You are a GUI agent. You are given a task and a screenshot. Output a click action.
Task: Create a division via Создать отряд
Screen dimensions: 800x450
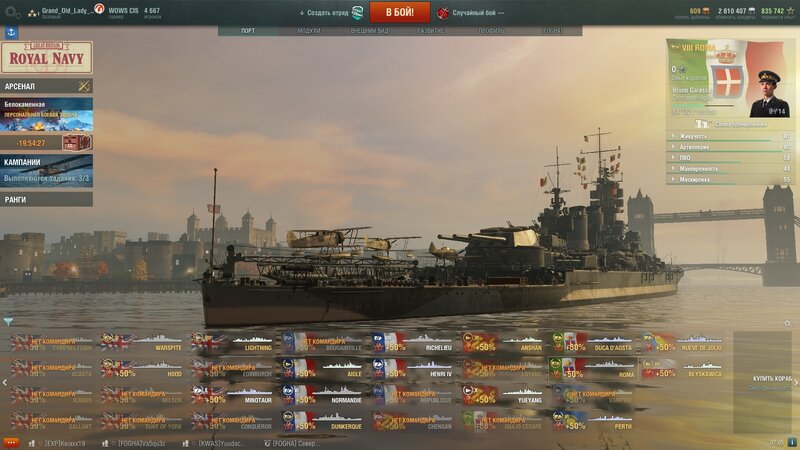(x=331, y=13)
